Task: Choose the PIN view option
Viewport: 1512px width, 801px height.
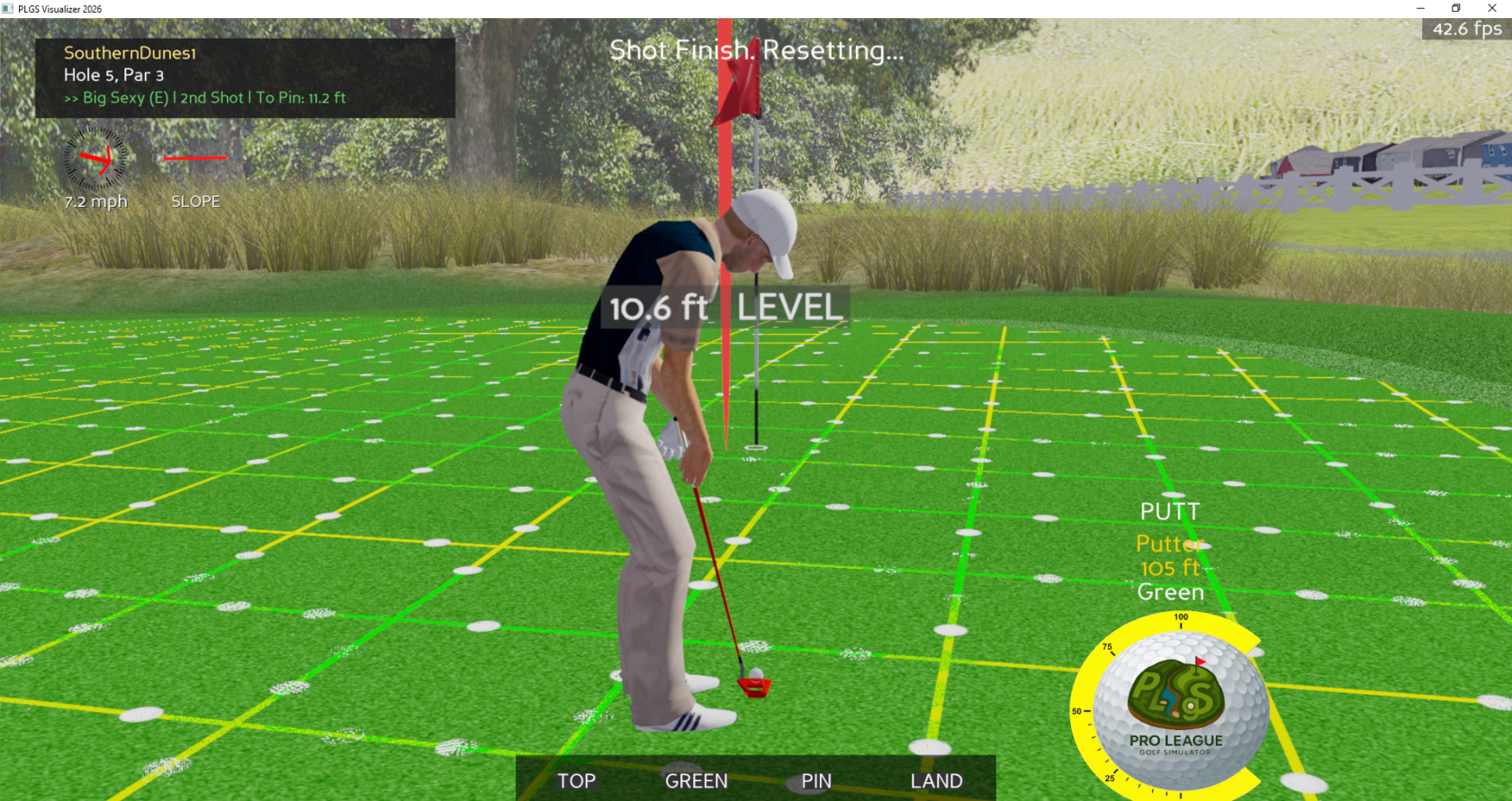Action: (816, 780)
